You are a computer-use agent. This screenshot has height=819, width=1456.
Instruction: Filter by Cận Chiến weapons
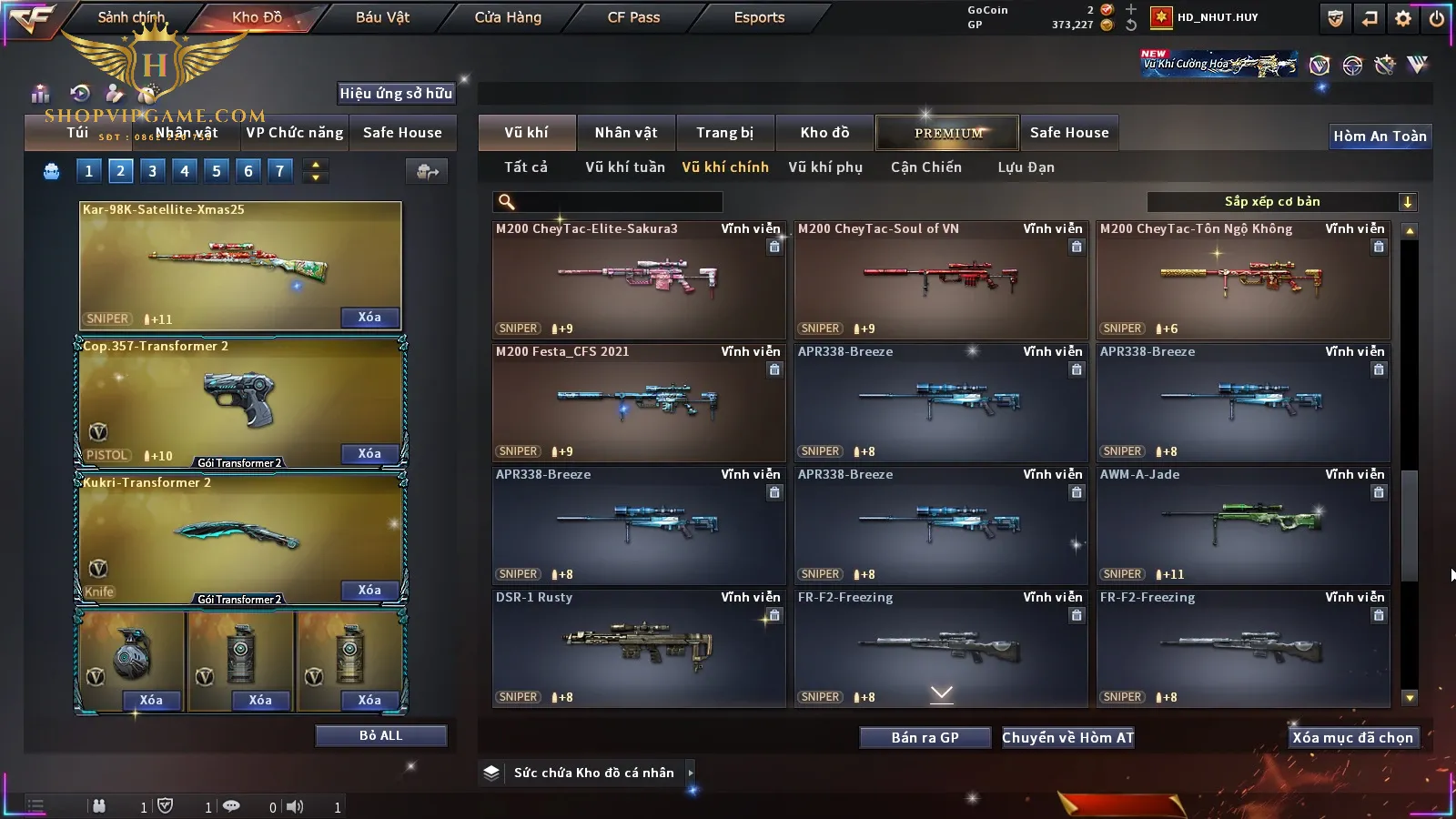point(925,167)
